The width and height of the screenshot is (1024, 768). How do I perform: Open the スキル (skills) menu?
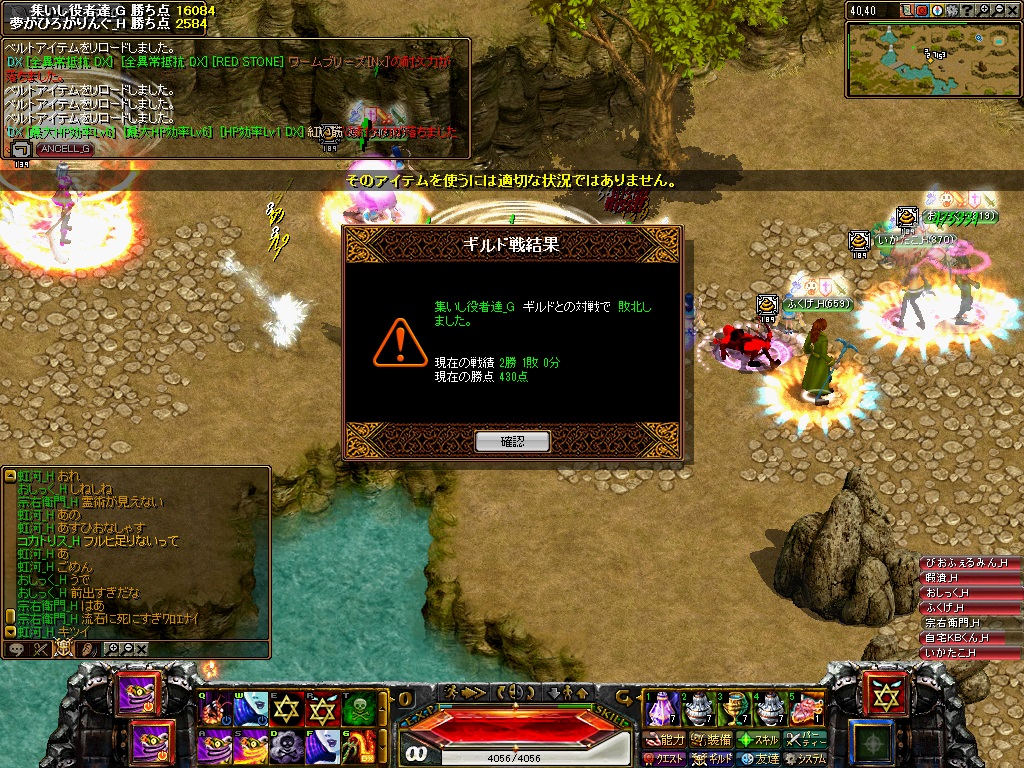(758, 740)
